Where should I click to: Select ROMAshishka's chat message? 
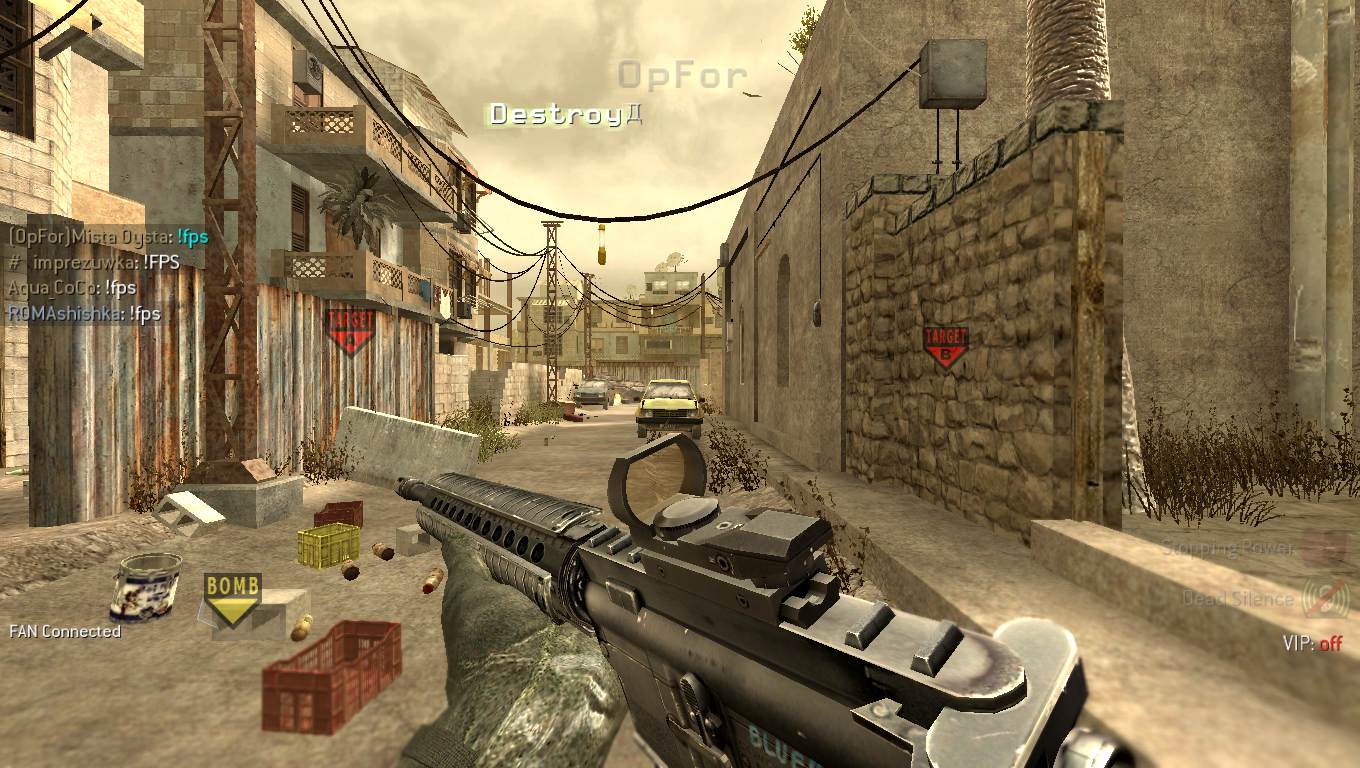coord(84,314)
